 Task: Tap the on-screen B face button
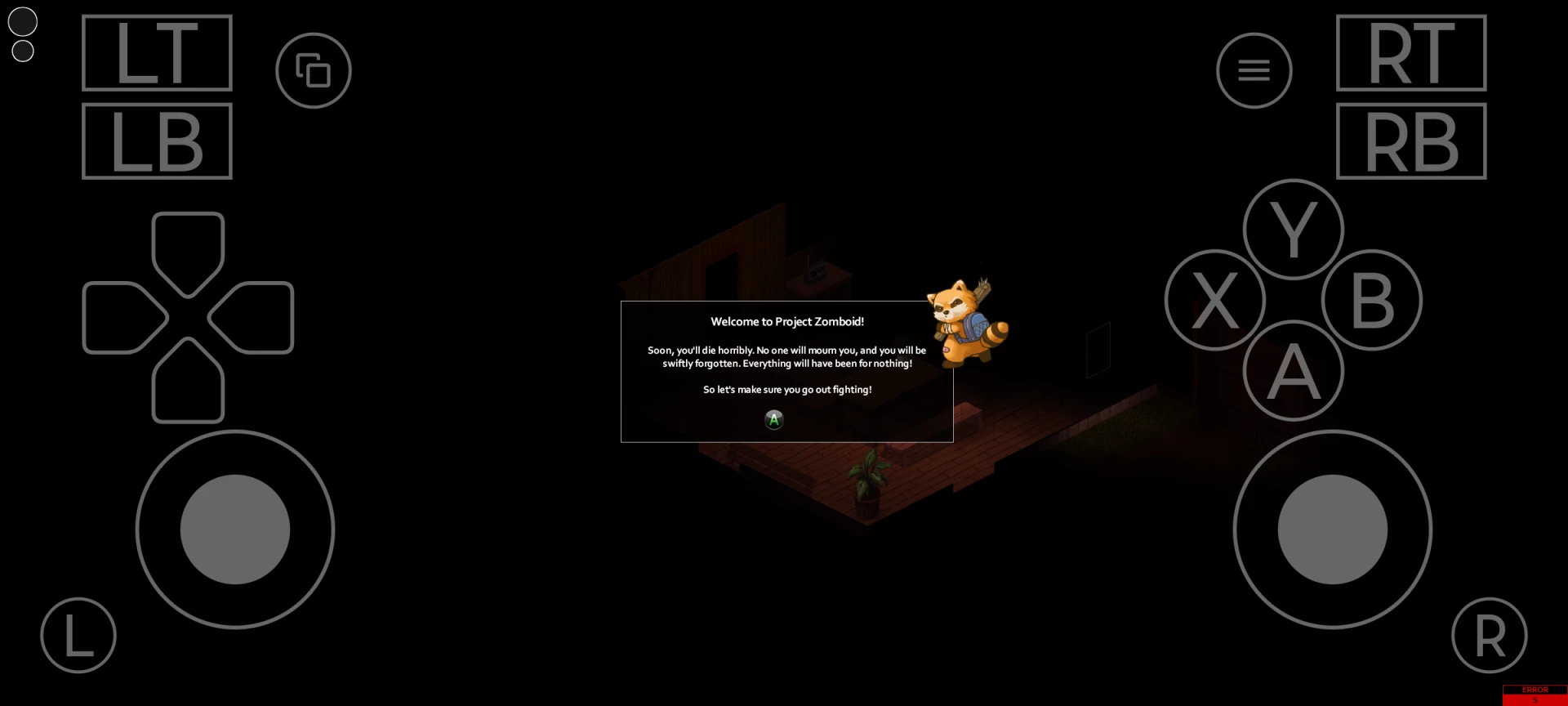pyautogui.click(x=1372, y=300)
